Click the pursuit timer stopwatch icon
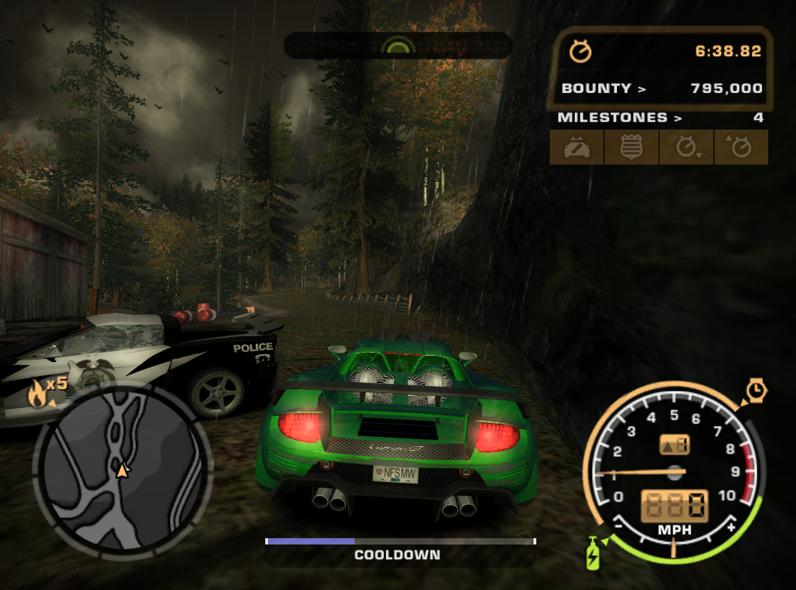This screenshot has width=796, height=590. tap(580, 50)
